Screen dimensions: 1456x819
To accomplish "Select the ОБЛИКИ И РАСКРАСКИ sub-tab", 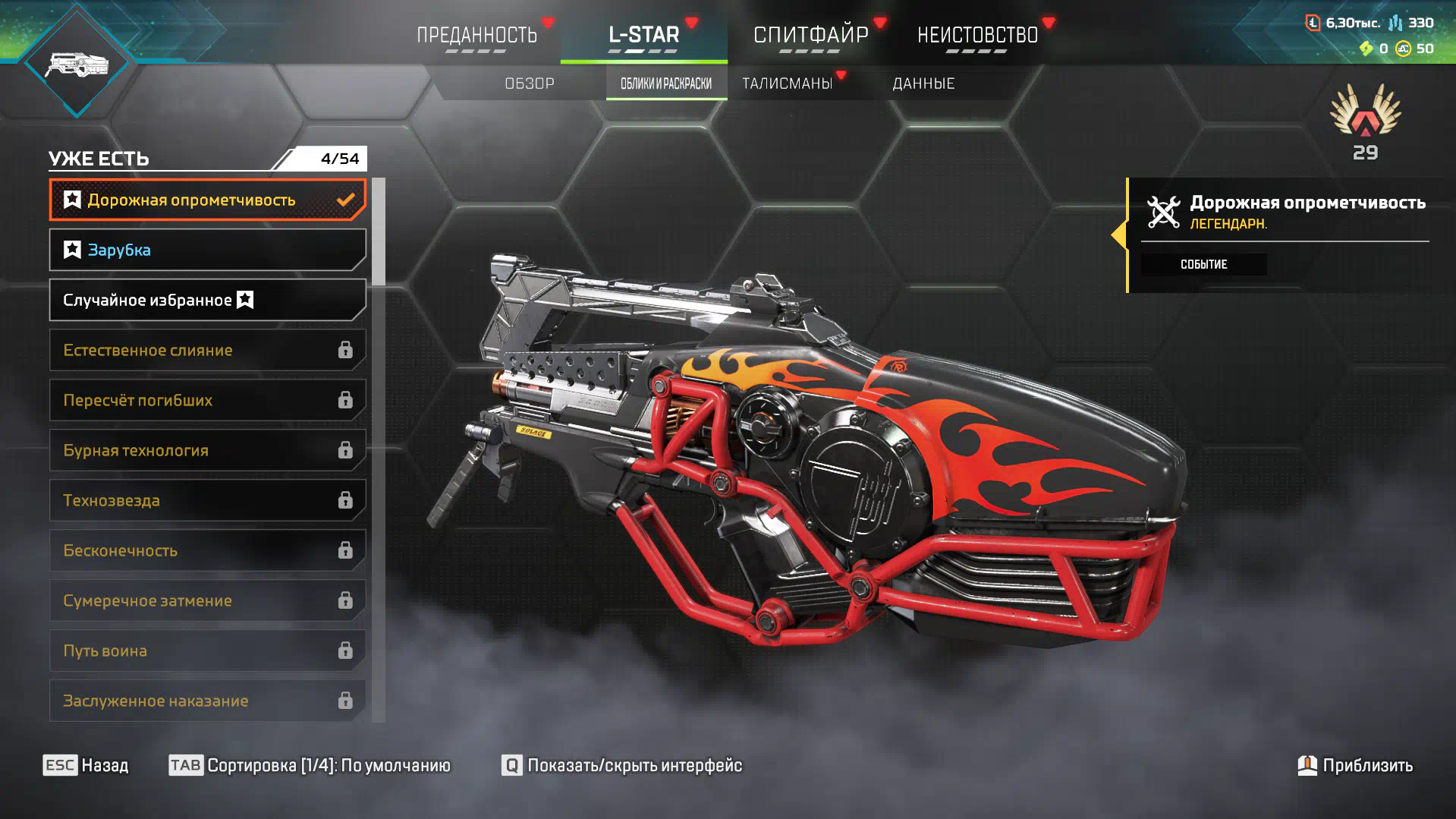I will click(666, 83).
